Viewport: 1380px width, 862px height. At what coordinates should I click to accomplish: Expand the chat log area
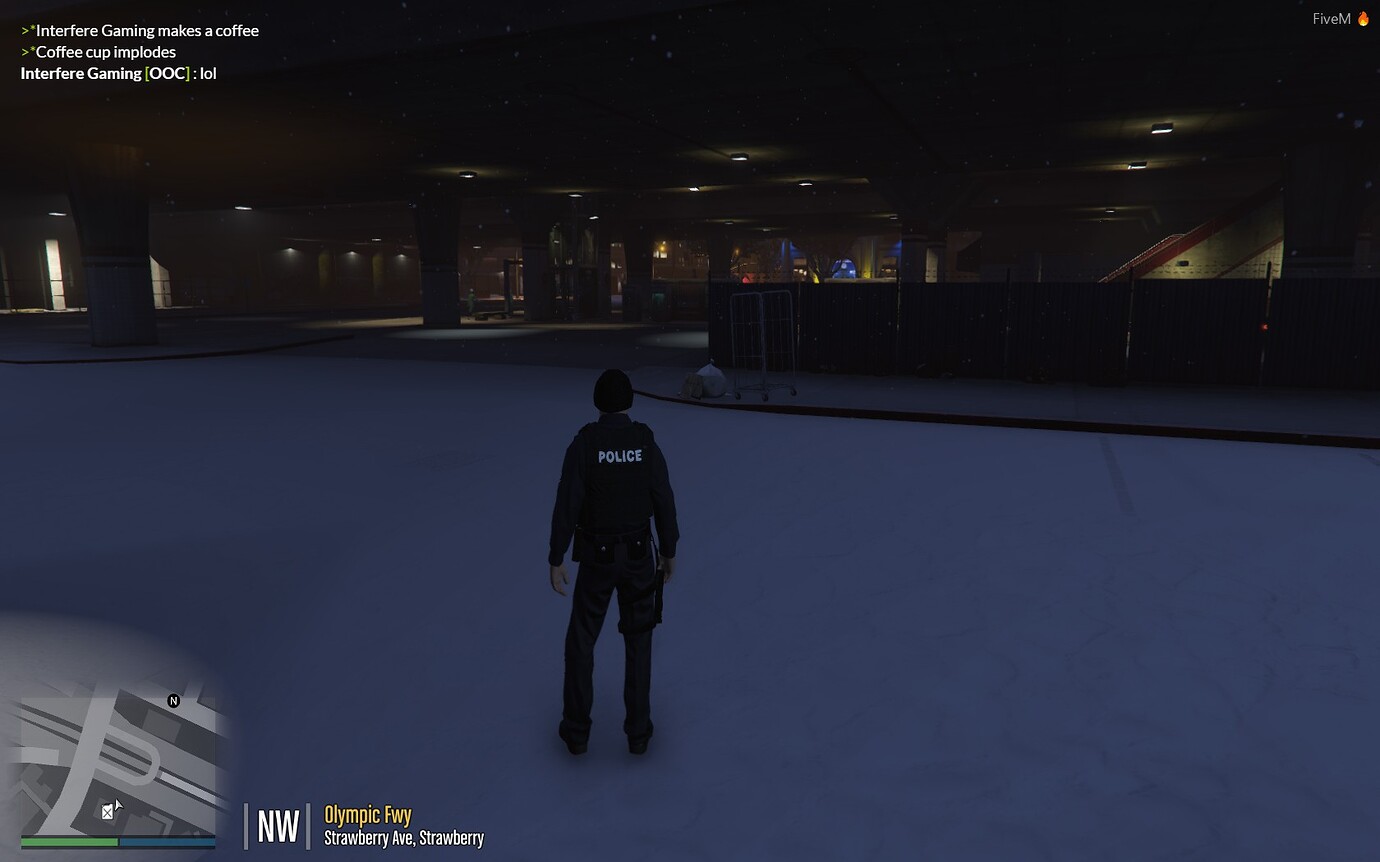coord(140,51)
